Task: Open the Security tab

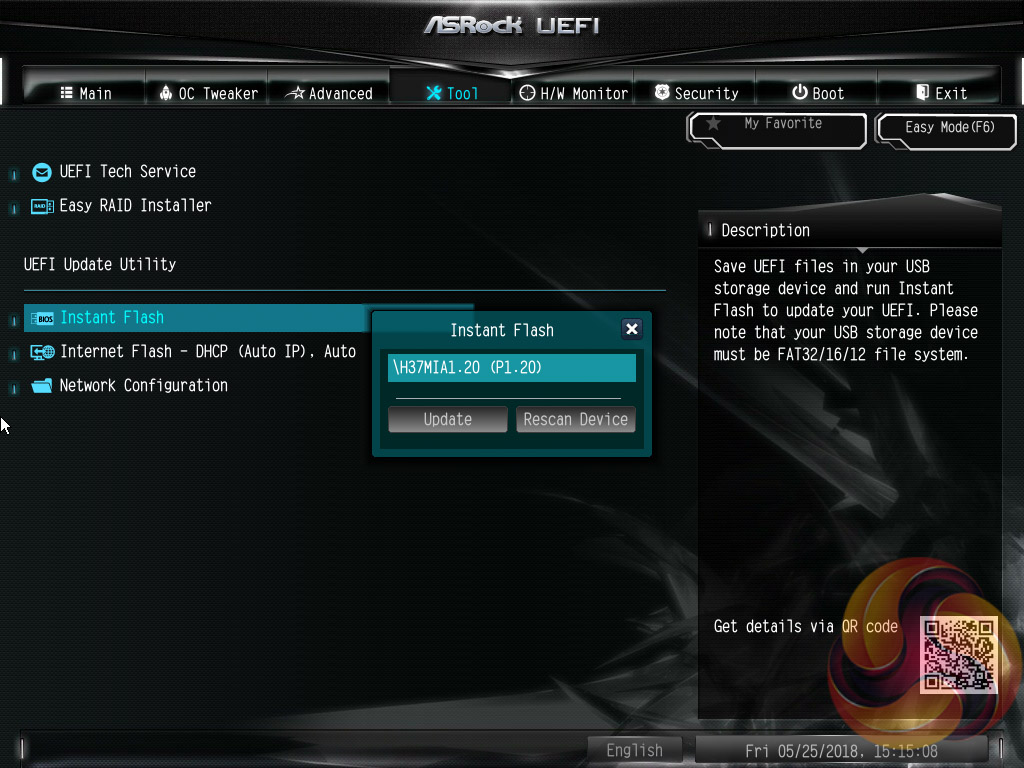Action: (696, 93)
